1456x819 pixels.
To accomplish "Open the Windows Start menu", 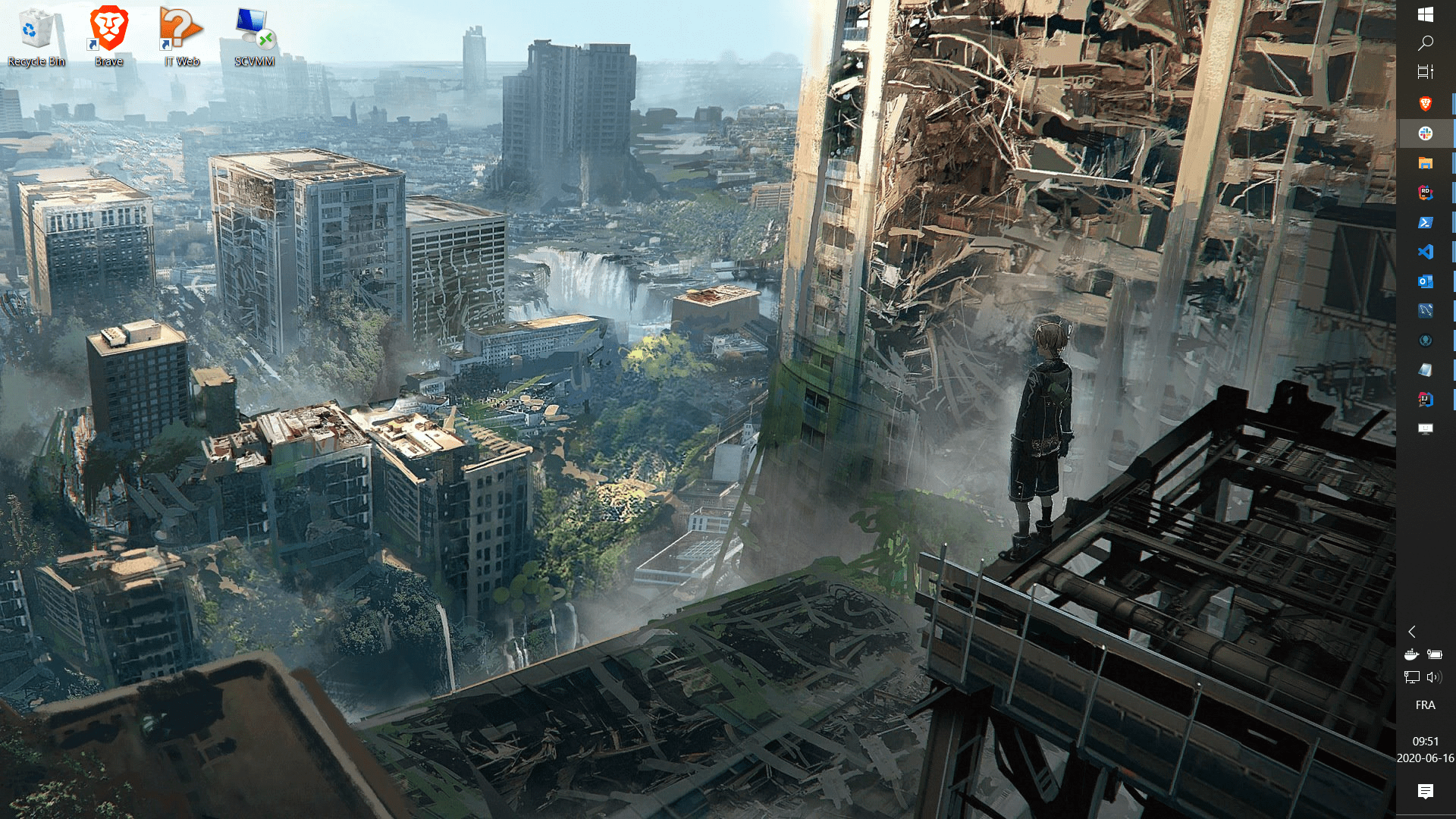I will (x=1425, y=14).
